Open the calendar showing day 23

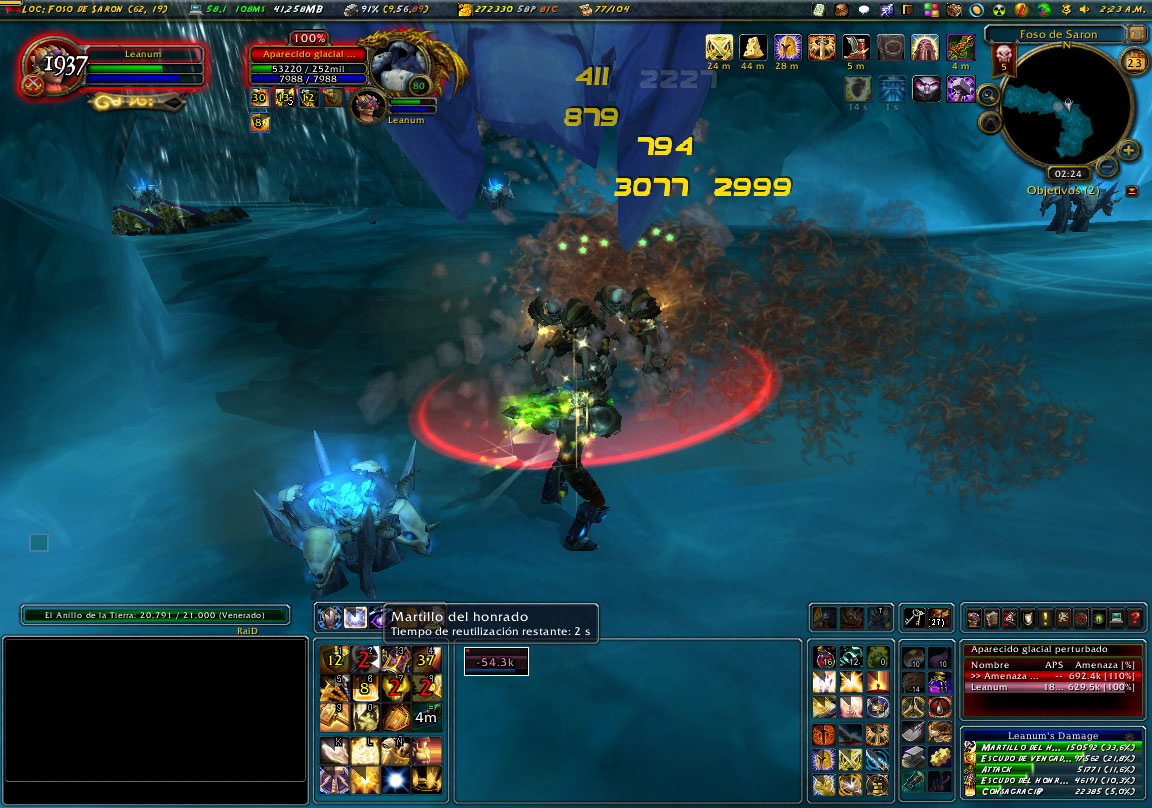(1134, 63)
